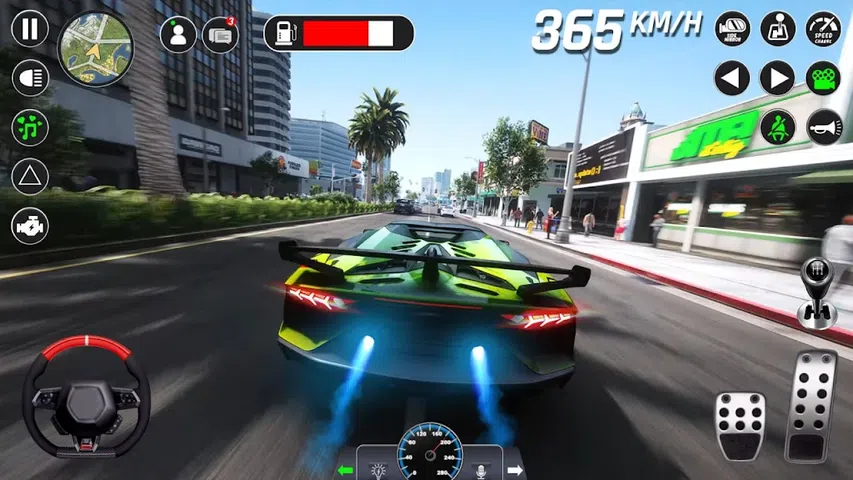The image size is (853, 480).
Task: Tap the gear stick knob
Action: point(816,292)
